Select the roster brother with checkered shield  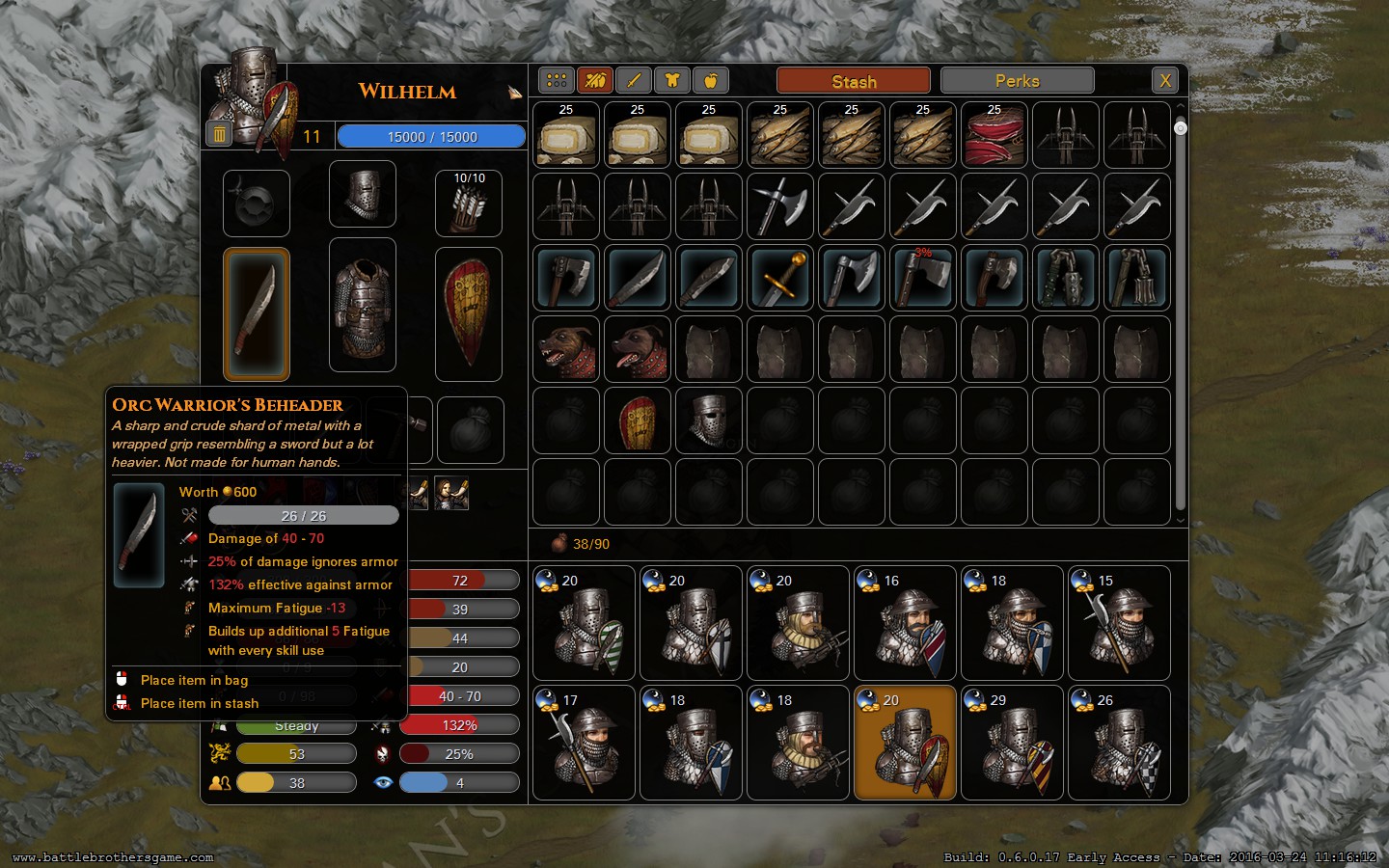pyautogui.click(x=1119, y=743)
